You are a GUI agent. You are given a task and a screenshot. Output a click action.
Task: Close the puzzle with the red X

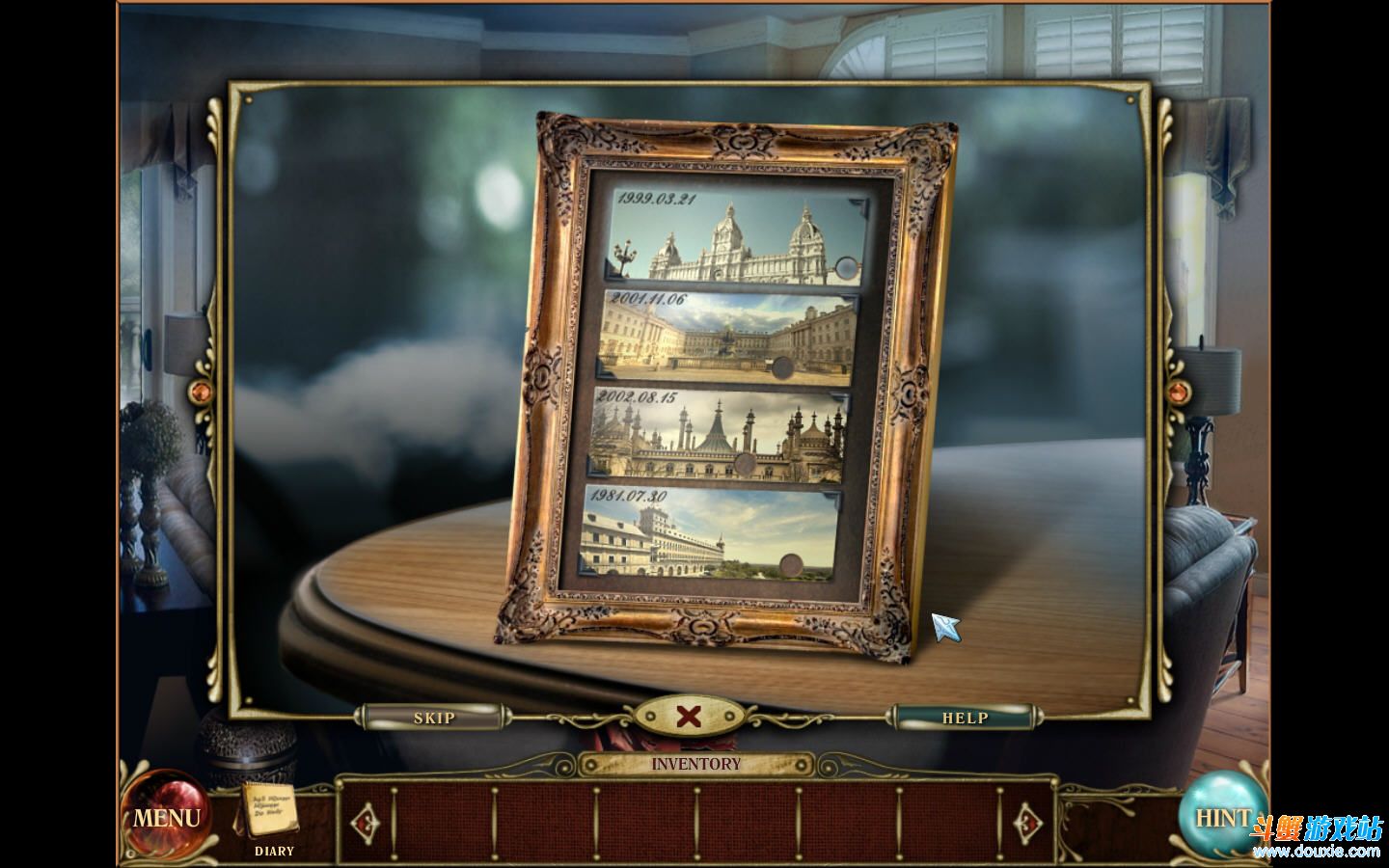point(688,717)
